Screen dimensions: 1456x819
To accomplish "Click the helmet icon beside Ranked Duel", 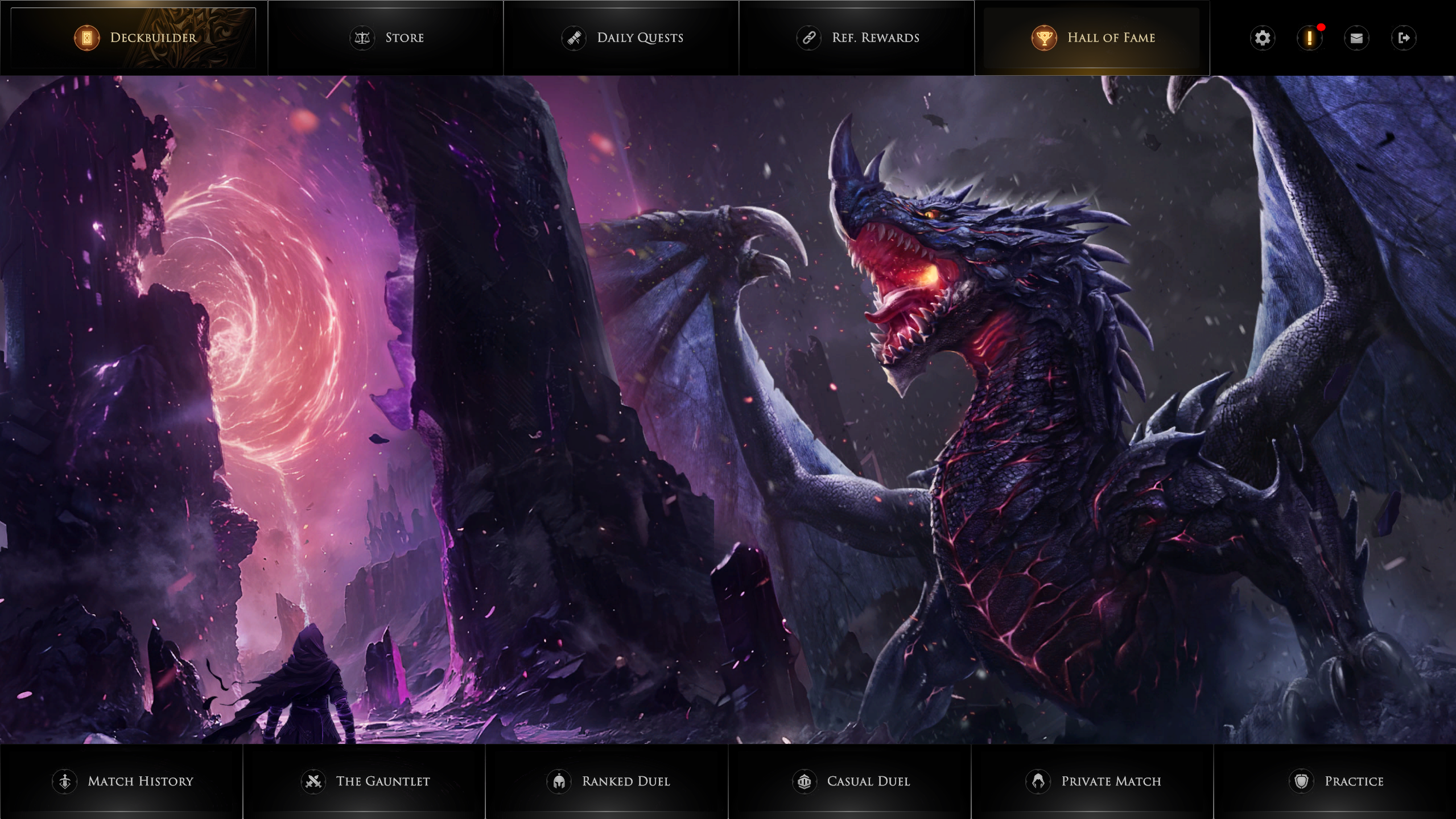I will click(x=559, y=781).
